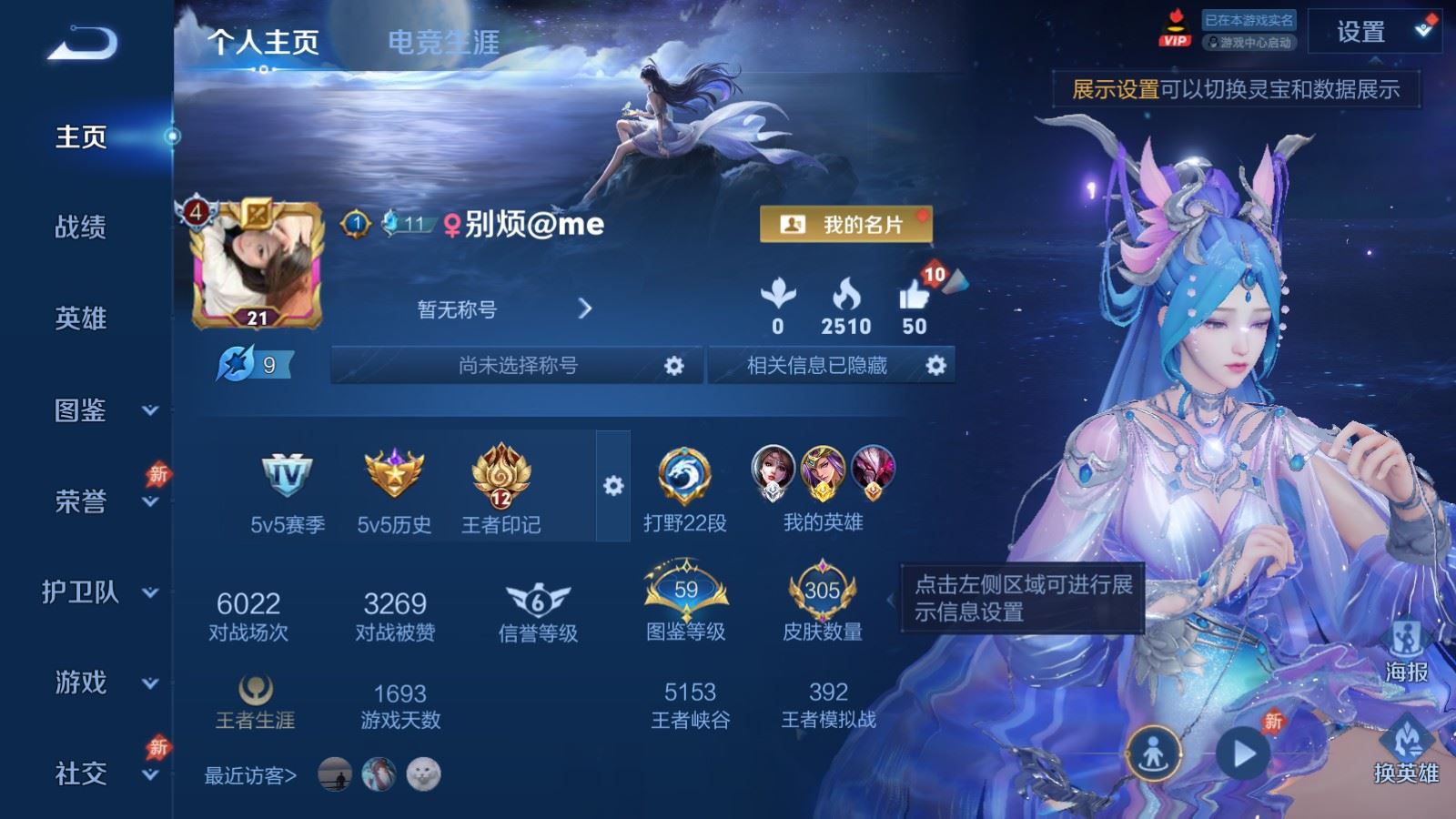Click the 我的名片 button
Screen dimensions: 1456x819
point(847,223)
